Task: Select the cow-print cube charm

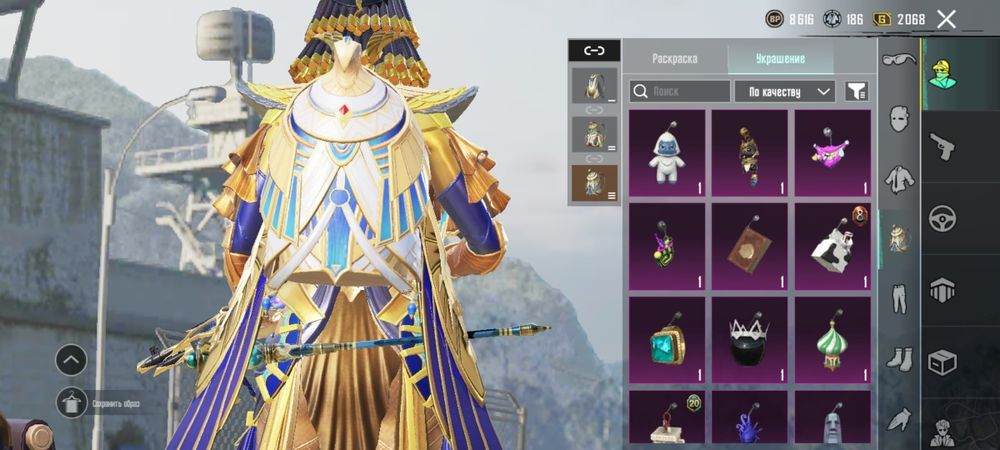Action: (x=833, y=246)
